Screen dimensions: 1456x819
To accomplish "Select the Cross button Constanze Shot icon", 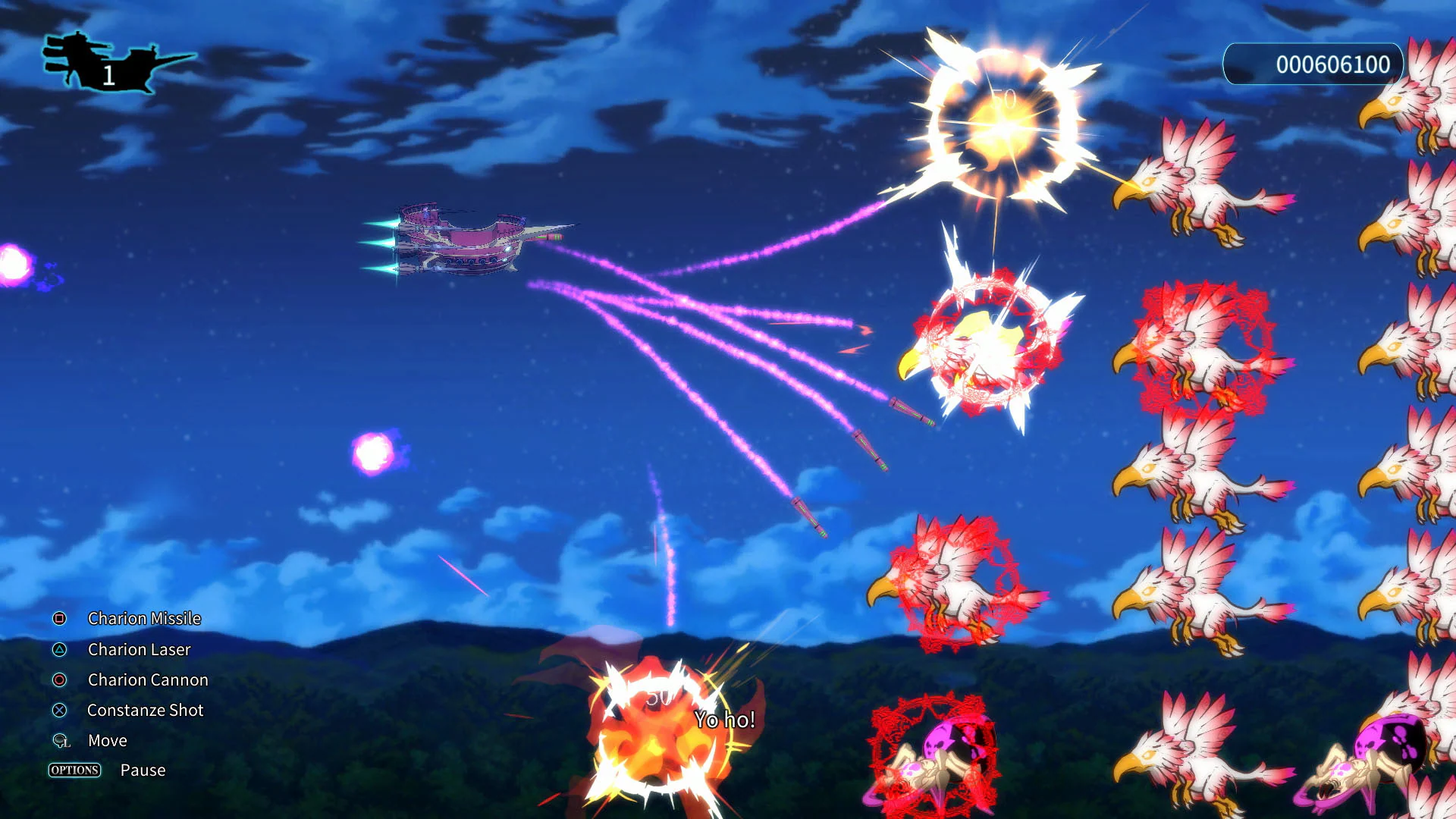I will click(x=57, y=711).
